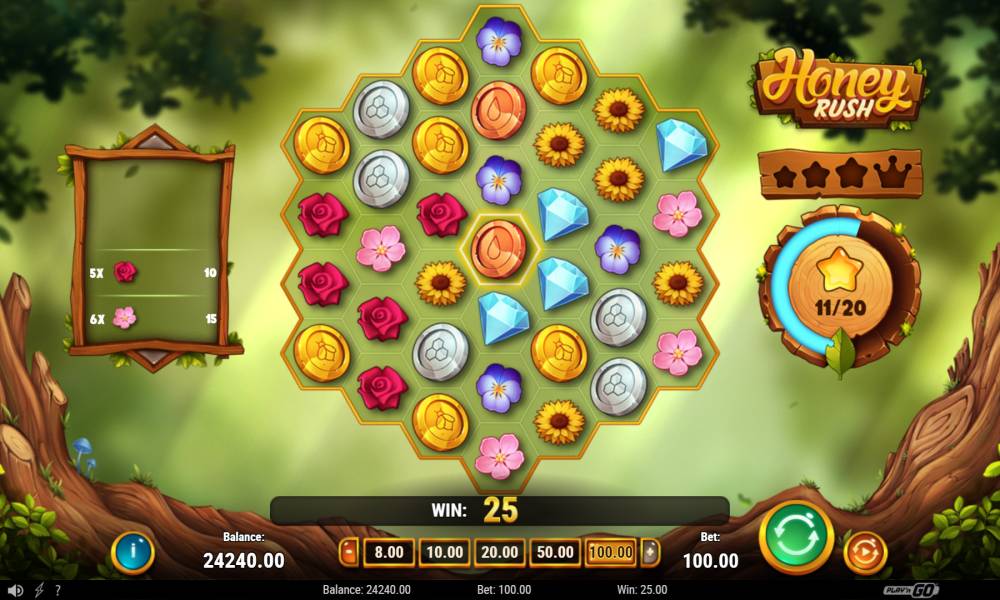Start autoplay with the orange button
Screen dimensions: 1000x600
pyautogui.click(x=865, y=551)
